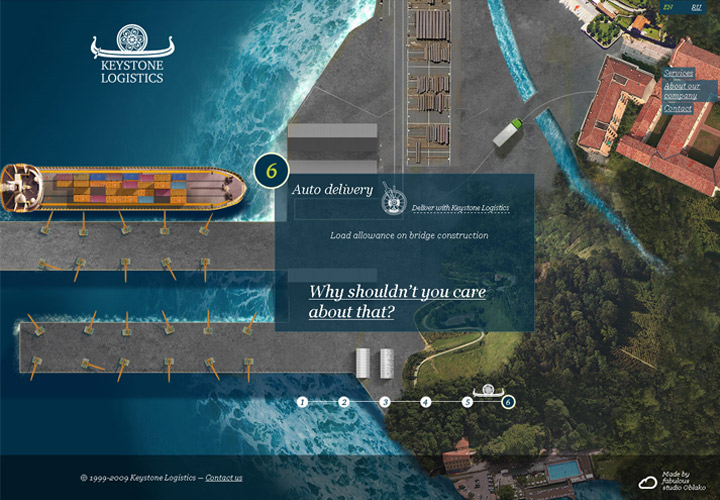Go to step 3 marker

(384, 402)
